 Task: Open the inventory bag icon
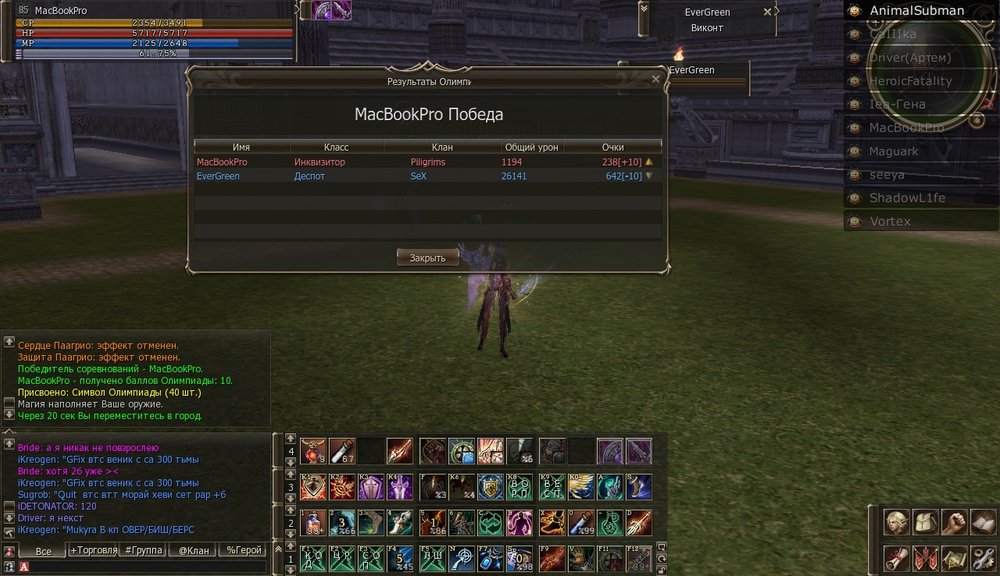(x=925, y=523)
